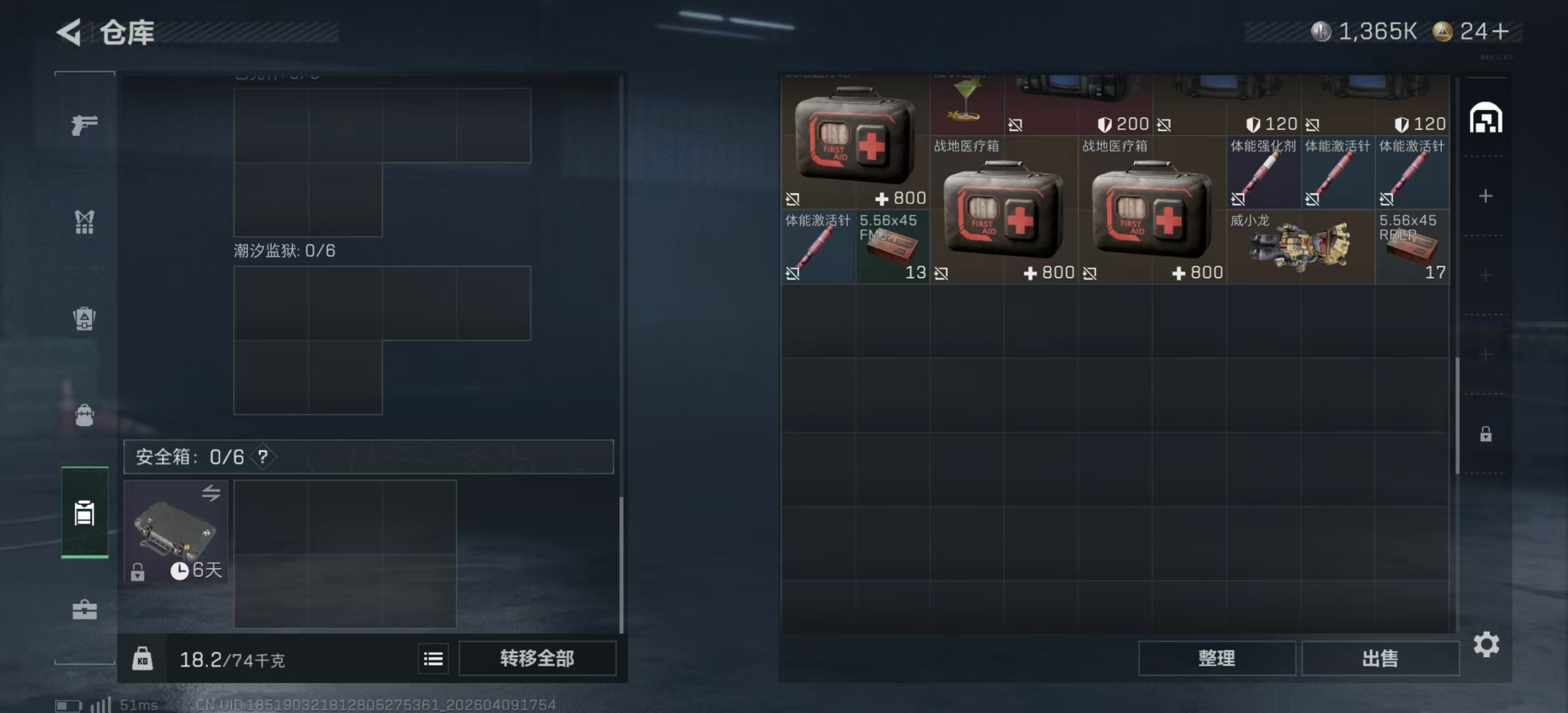Select the 体能强化剂 injector

(x=1263, y=173)
